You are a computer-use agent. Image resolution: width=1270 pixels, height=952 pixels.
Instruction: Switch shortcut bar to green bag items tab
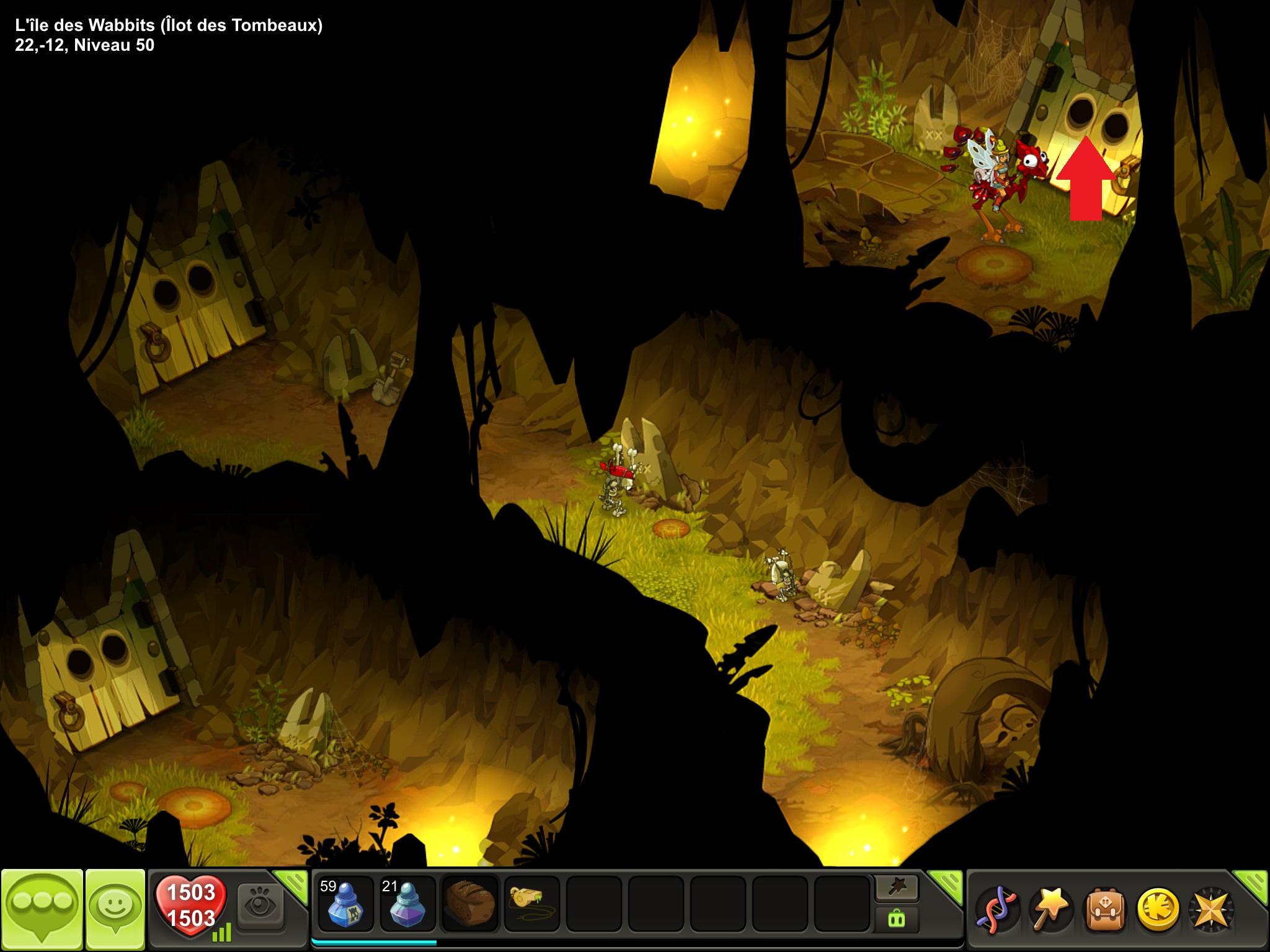point(897,919)
